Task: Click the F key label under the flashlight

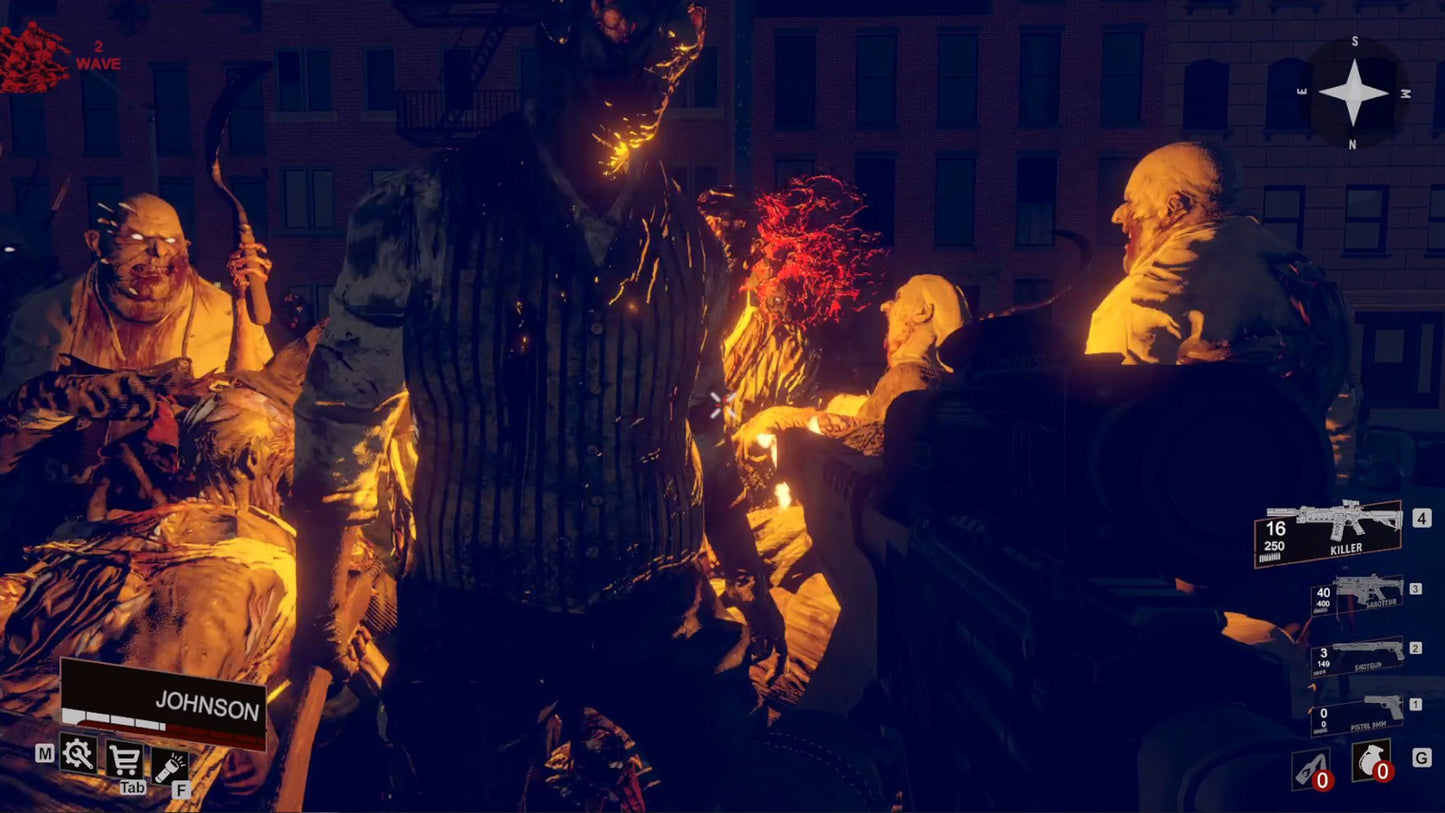Action: pyautogui.click(x=181, y=790)
